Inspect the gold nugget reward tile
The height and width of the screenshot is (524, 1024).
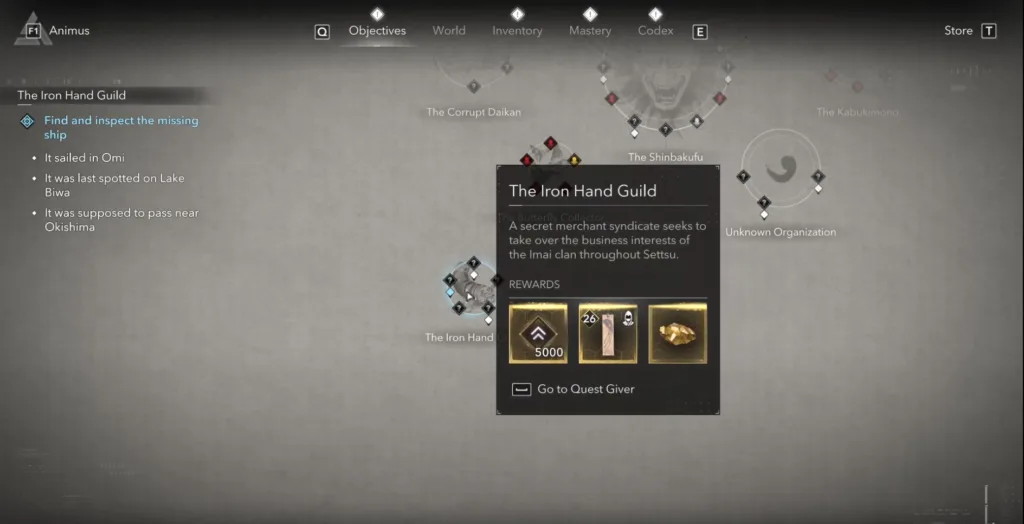click(678, 333)
